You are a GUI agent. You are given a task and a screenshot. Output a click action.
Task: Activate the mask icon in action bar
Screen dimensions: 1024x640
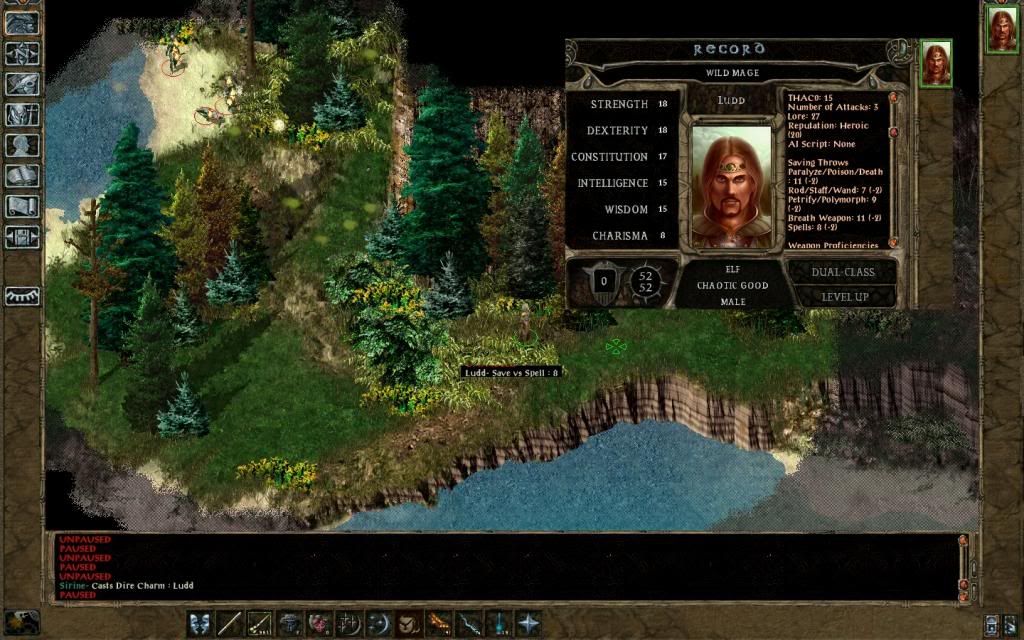200,623
